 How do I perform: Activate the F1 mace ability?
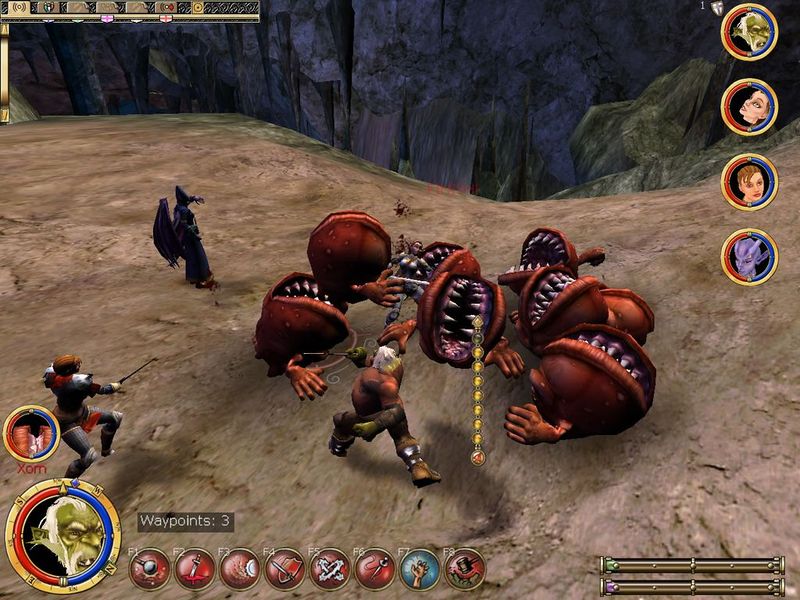150,568
